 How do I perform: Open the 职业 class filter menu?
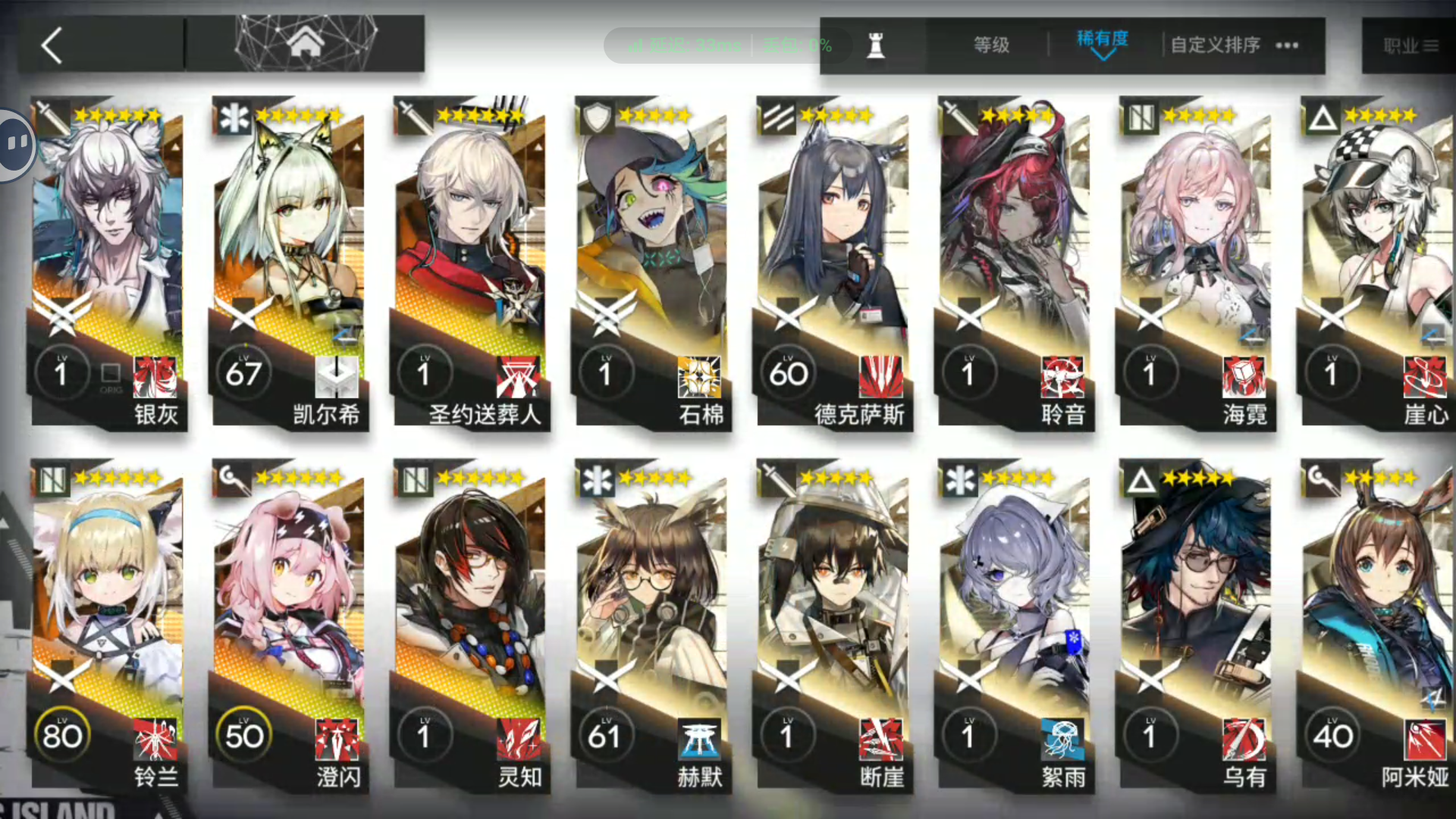(1412, 45)
